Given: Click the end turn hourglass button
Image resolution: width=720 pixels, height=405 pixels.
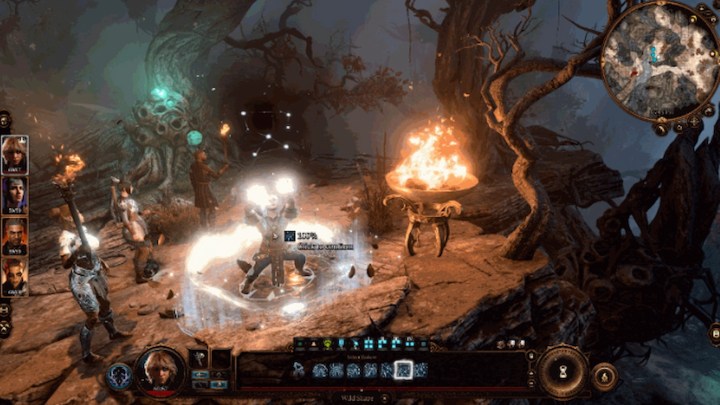Looking at the screenshot, I should coord(563,371).
